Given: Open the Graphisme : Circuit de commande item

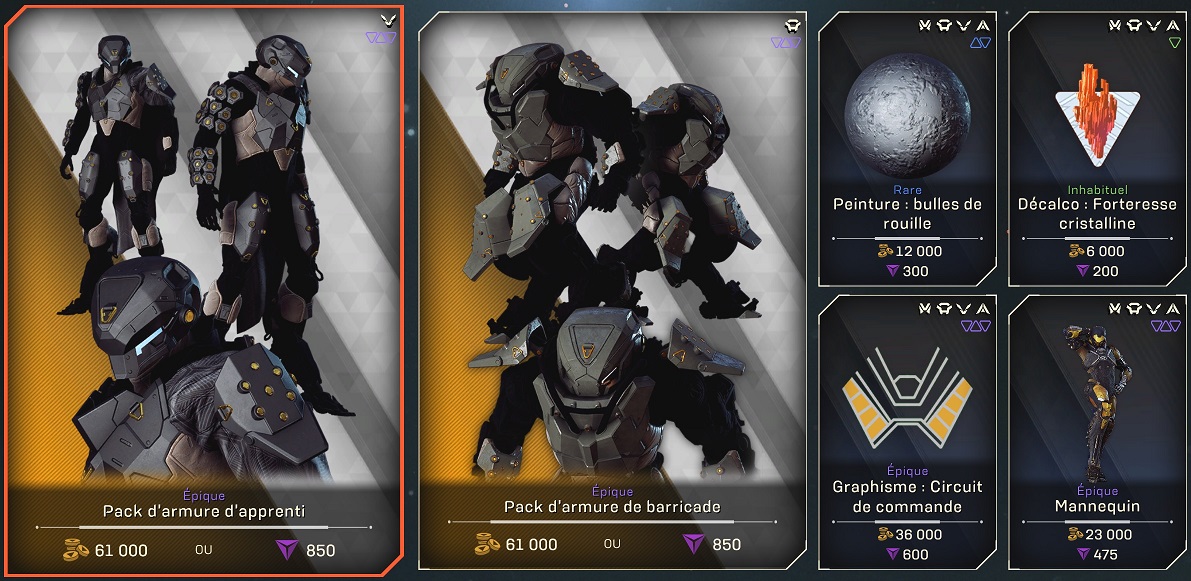Looking at the screenshot, I should [907, 430].
